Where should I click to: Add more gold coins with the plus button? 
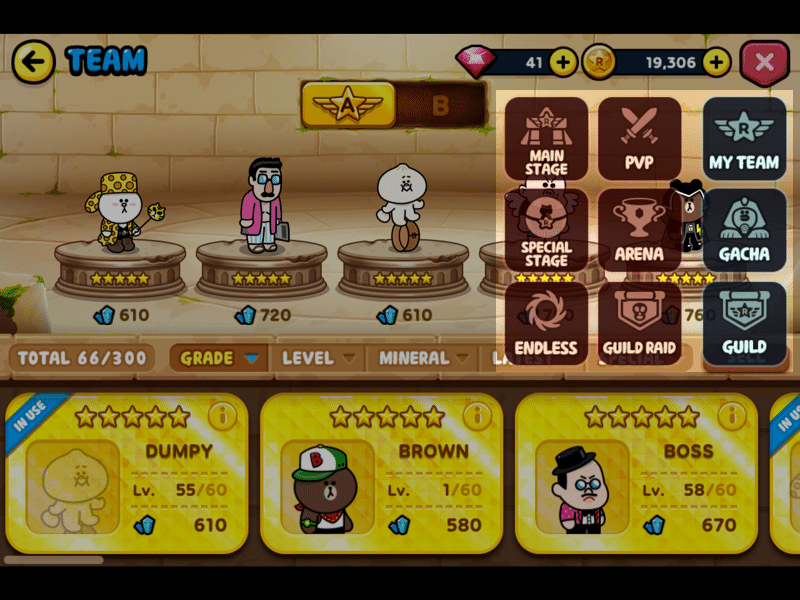(716, 62)
